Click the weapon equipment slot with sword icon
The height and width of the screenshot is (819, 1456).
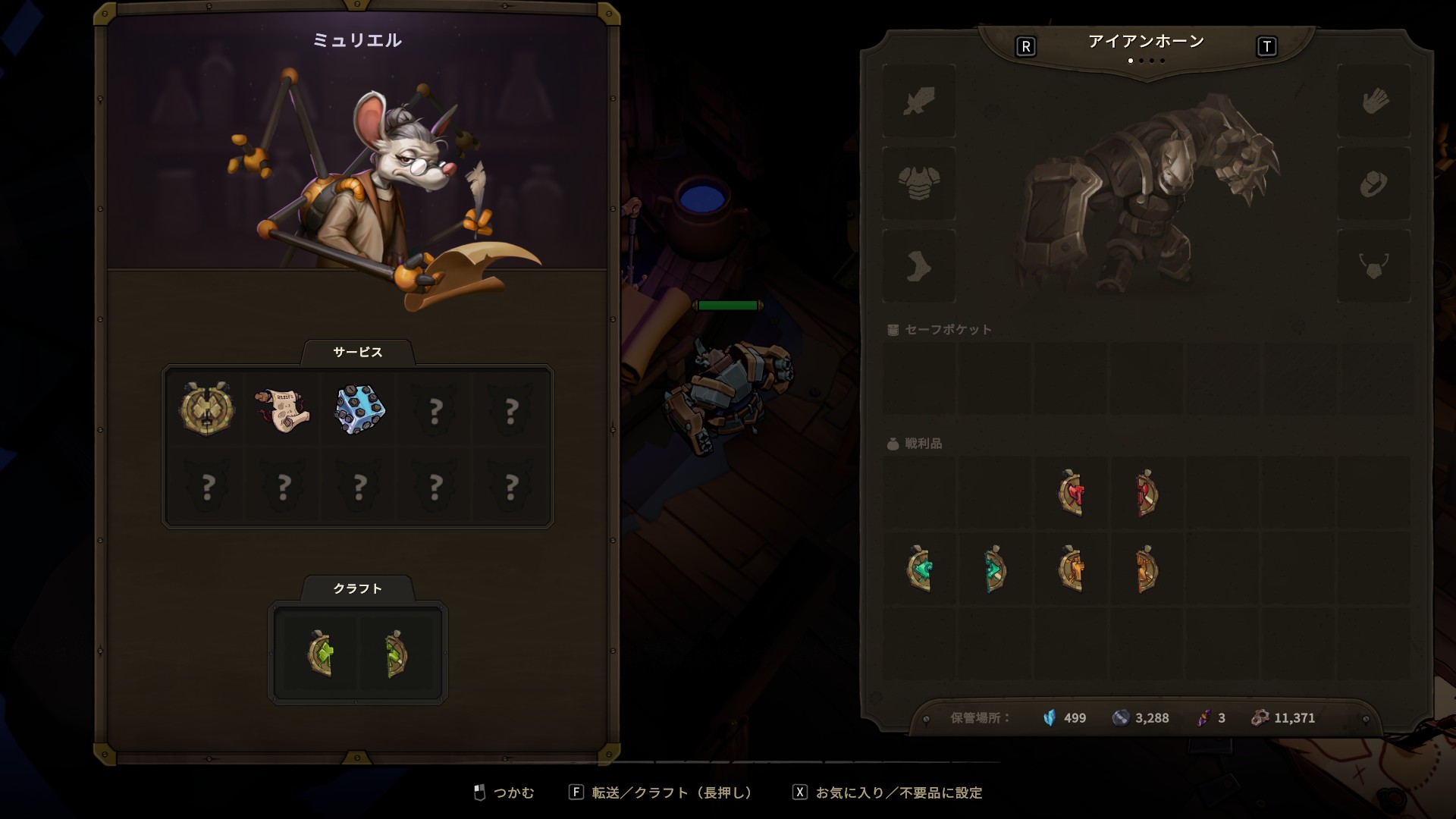[918, 101]
